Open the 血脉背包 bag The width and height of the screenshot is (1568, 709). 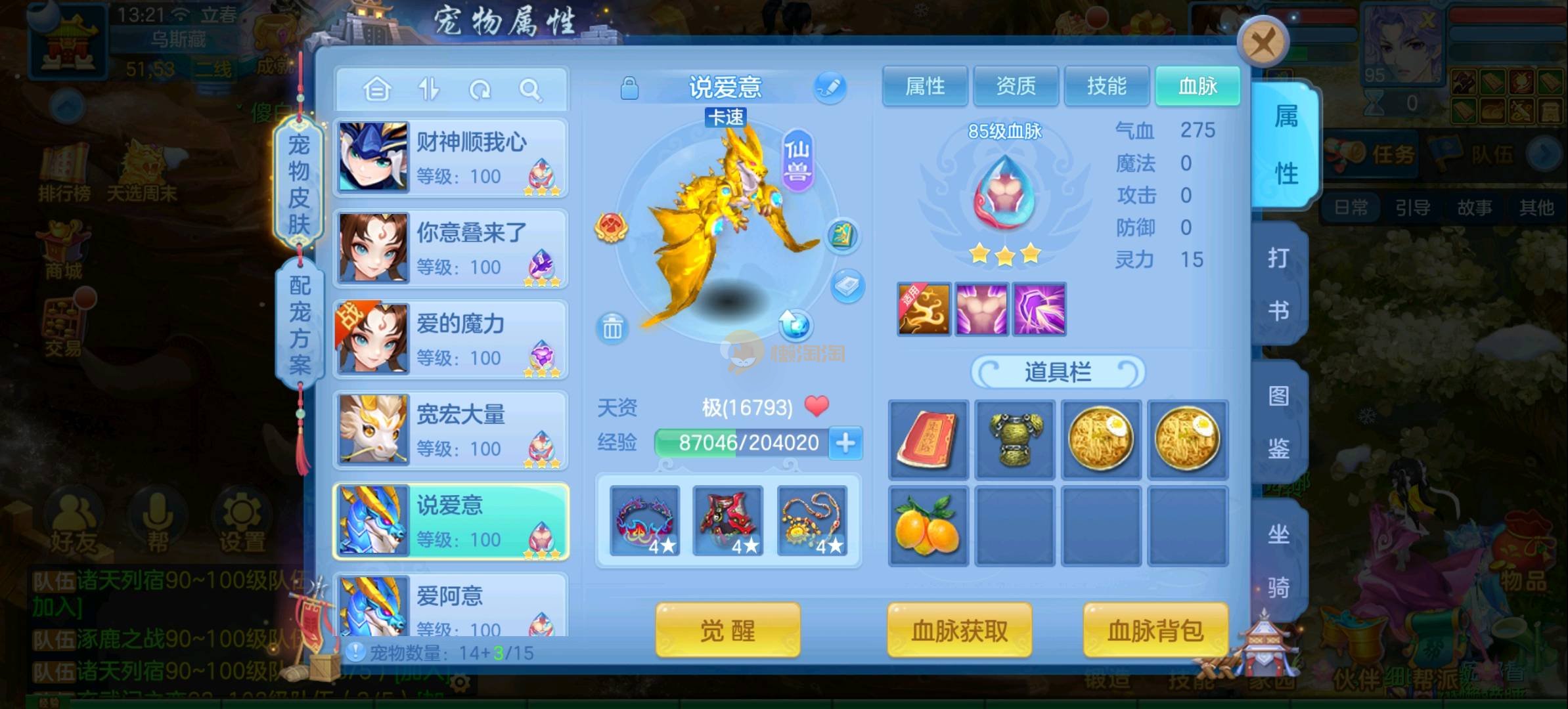click(x=1155, y=631)
